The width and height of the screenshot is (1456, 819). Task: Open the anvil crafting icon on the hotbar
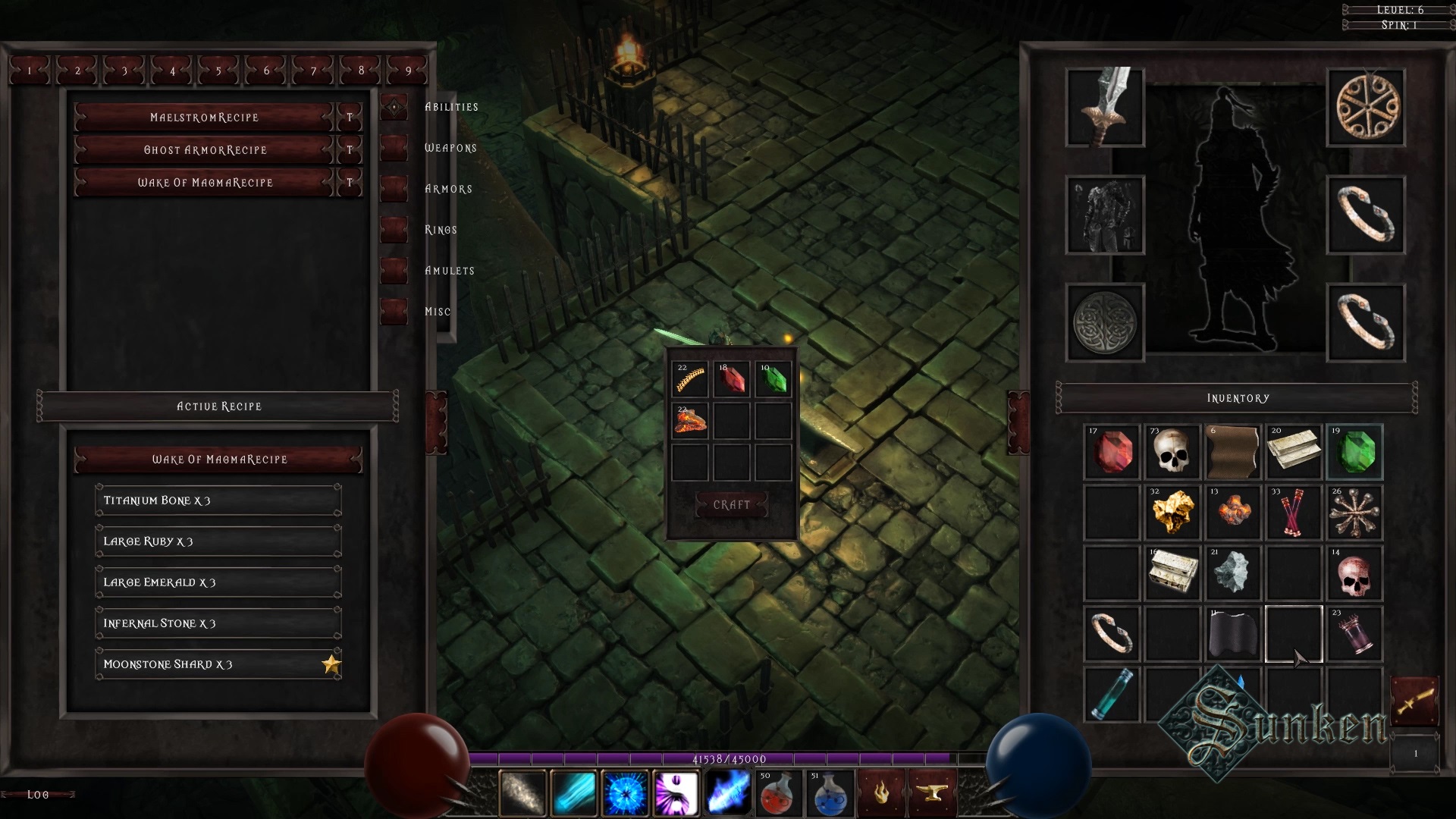[x=934, y=792]
